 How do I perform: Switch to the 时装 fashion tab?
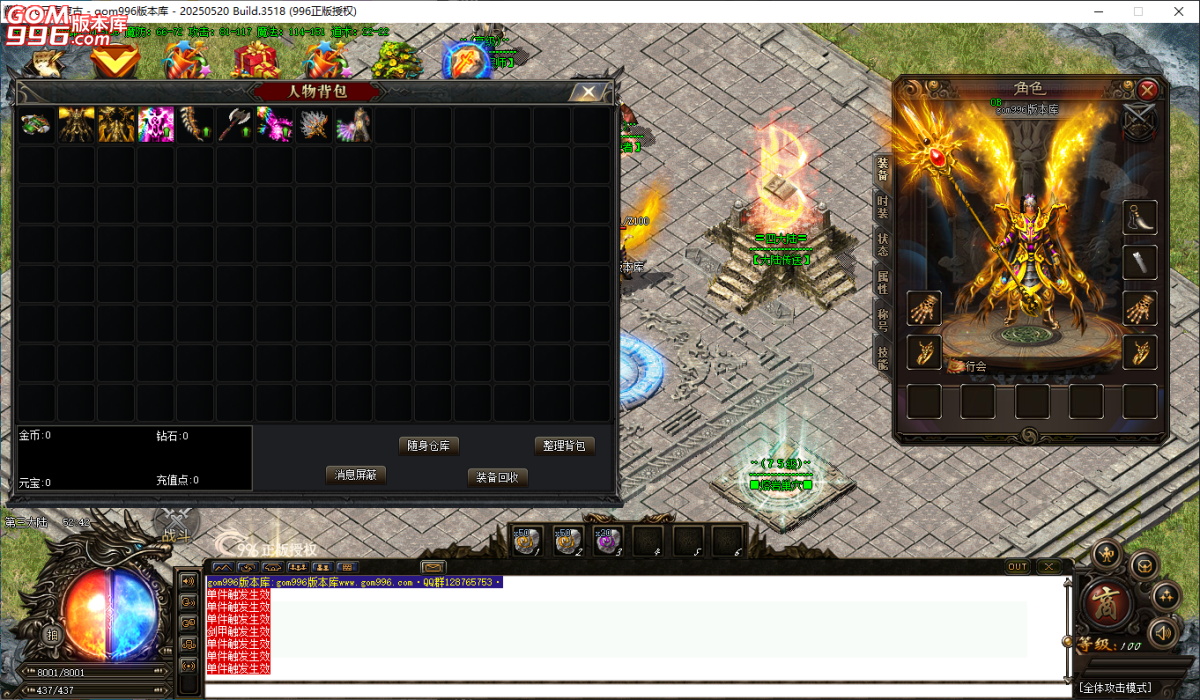tap(882, 206)
